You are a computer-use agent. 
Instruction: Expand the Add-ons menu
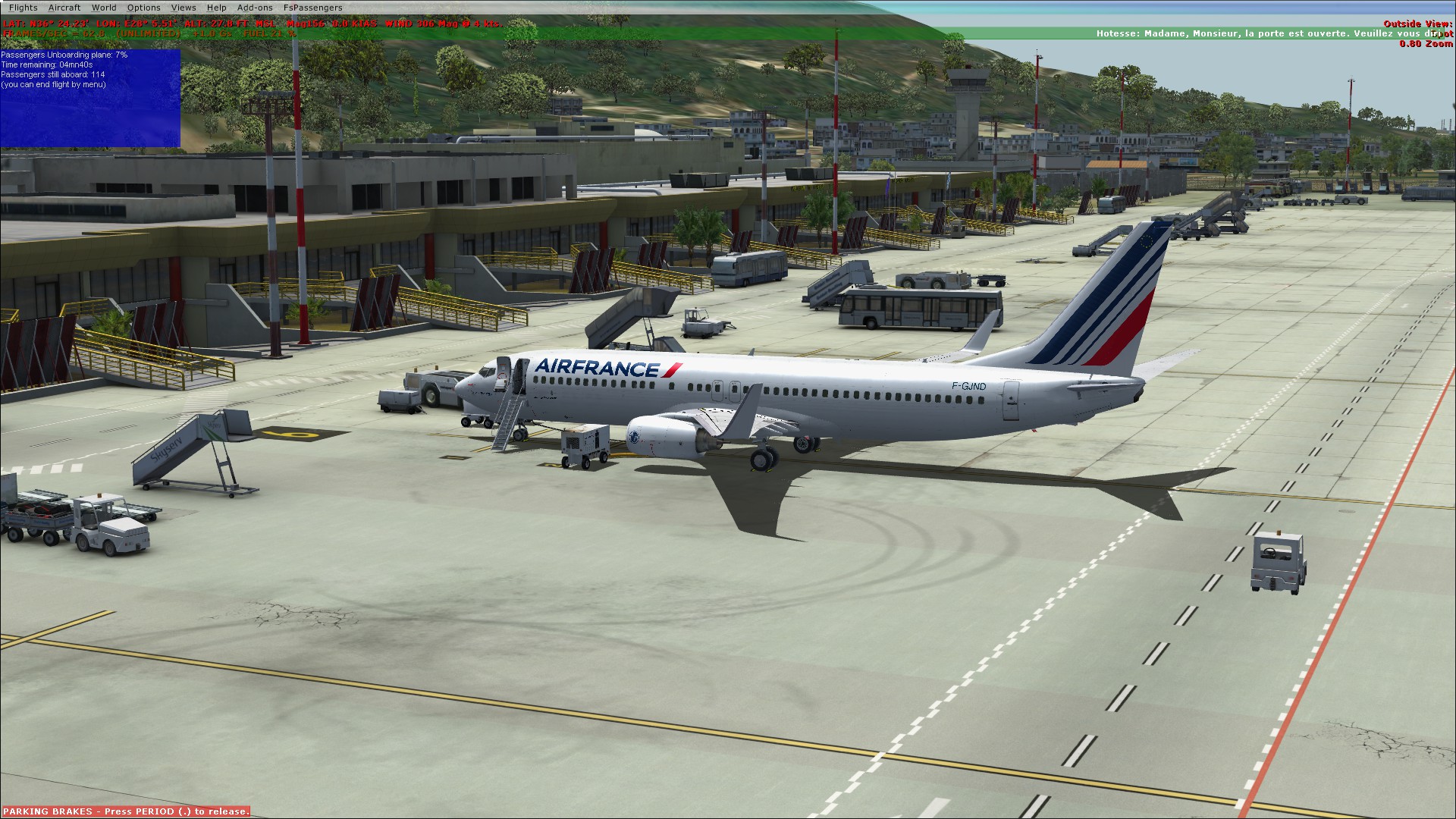pyautogui.click(x=255, y=8)
